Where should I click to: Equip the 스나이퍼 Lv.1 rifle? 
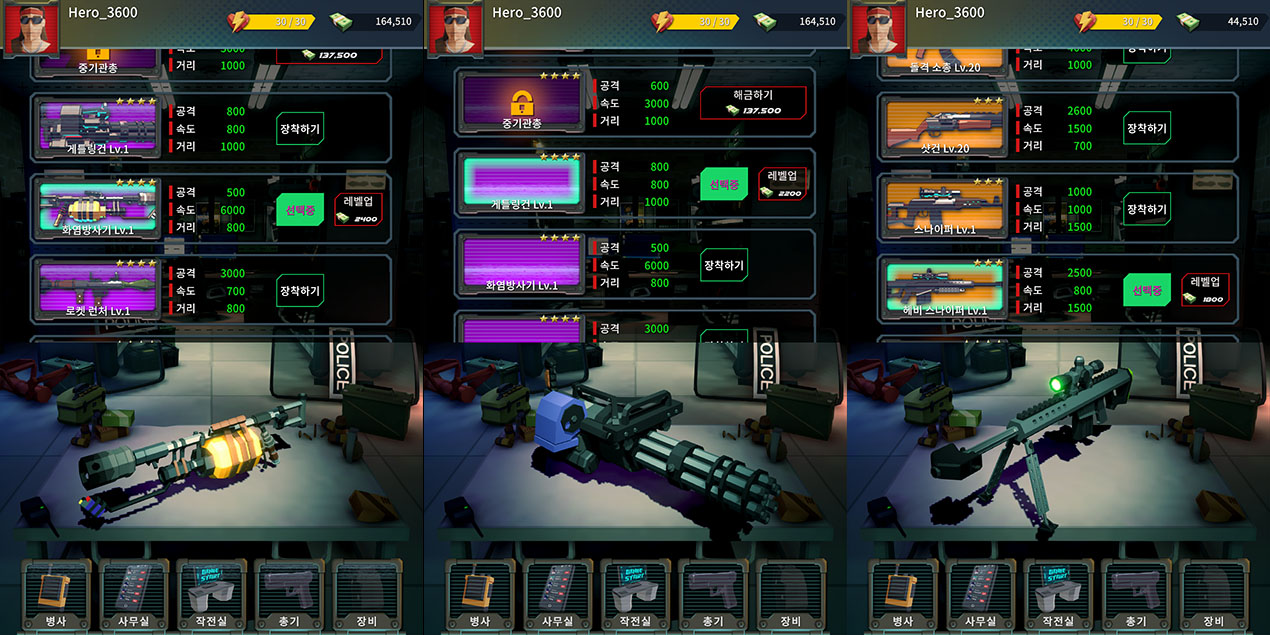(x=1146, y=209)
